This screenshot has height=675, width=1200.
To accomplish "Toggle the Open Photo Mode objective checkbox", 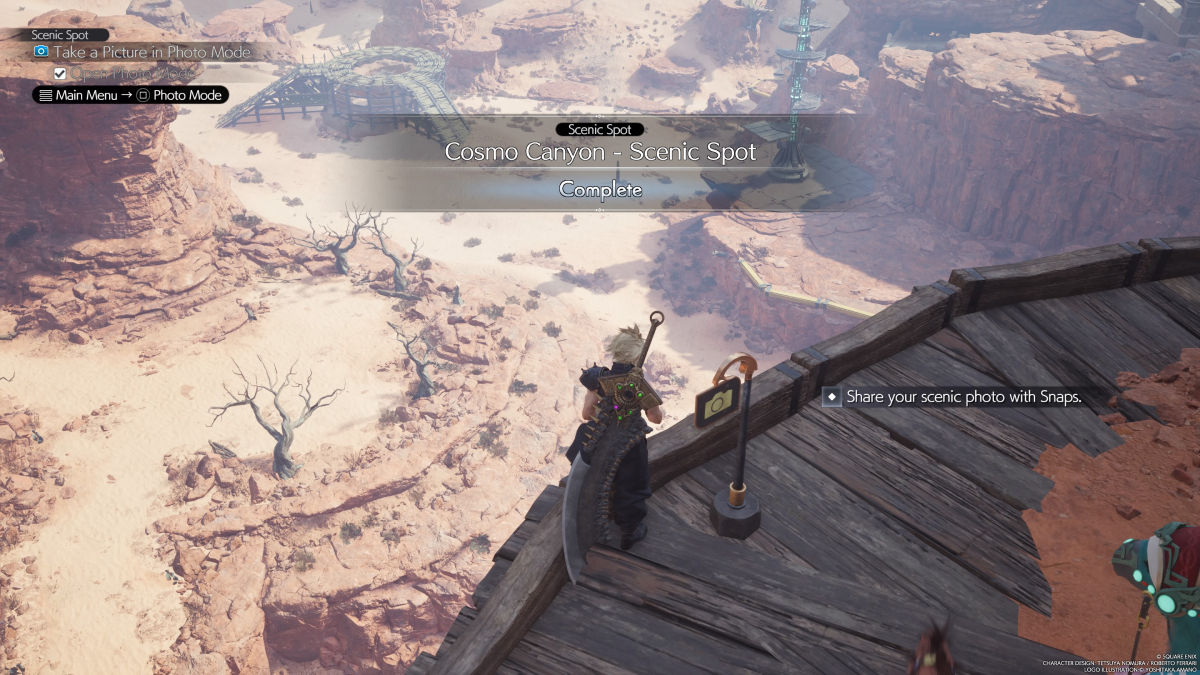I will click(x=60, y=73).
